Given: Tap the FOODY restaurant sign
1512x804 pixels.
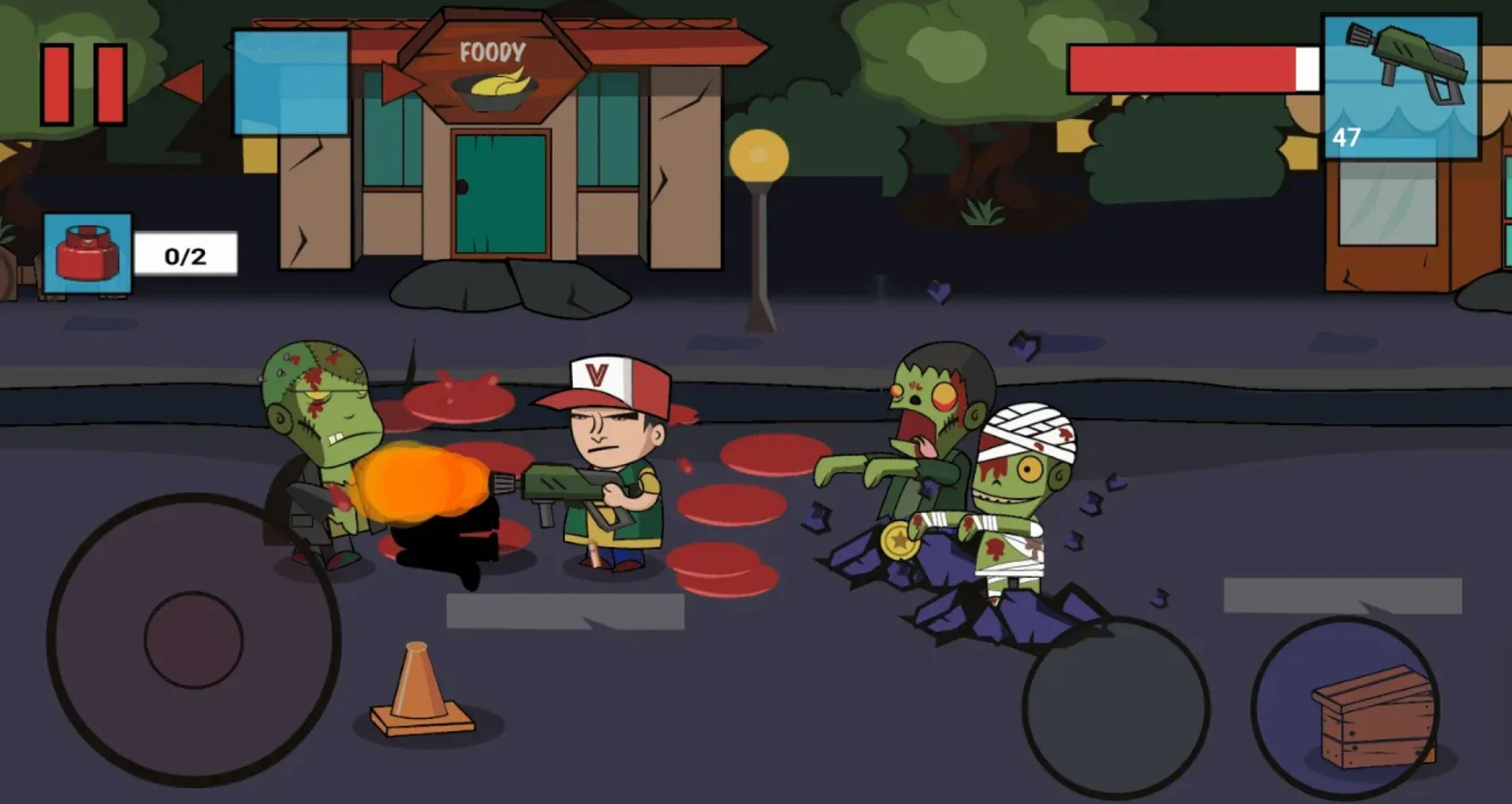Looking at the screenshot, I should [493, 52].
